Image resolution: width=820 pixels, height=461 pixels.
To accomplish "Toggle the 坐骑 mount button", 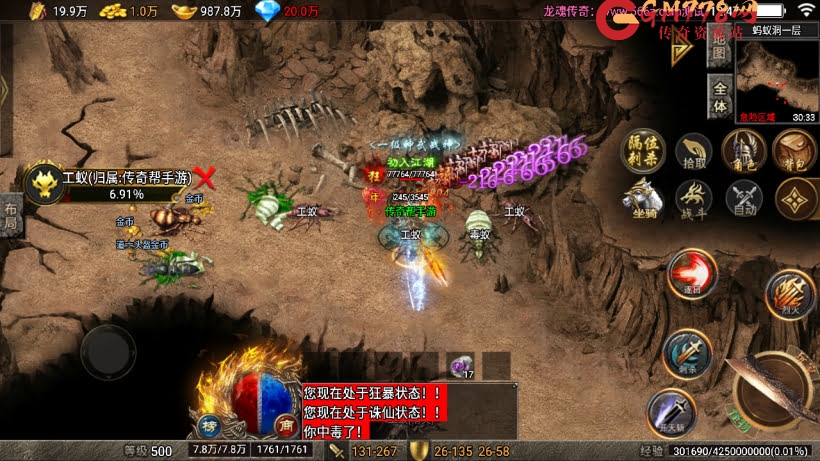I will [x=642, y=197].
